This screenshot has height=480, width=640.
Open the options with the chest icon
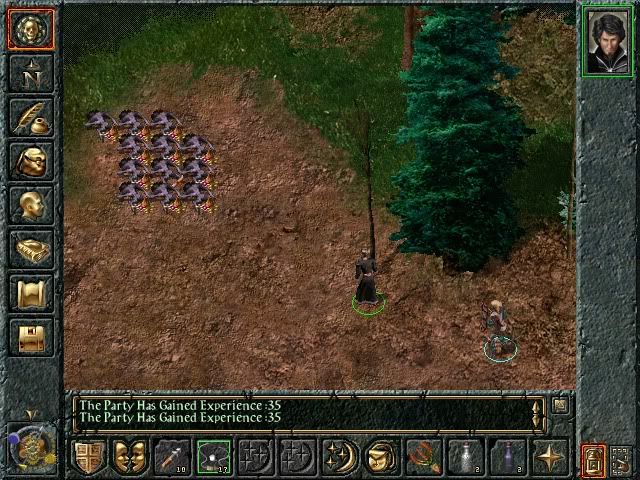30,337
